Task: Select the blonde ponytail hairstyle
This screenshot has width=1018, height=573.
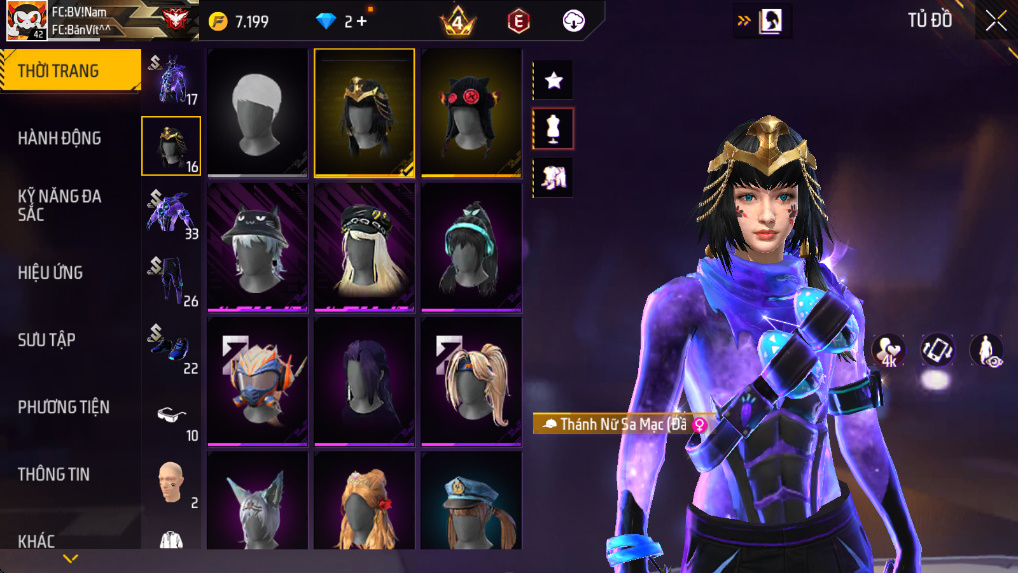Action: [471, 380]
